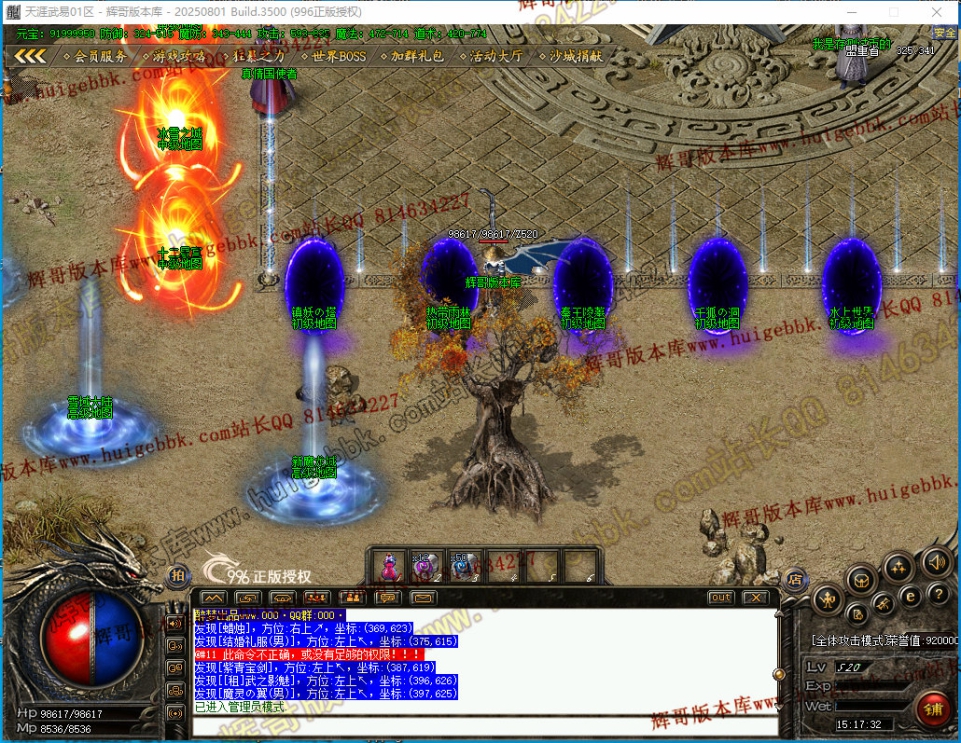Open the character status icon
Screen dimensions: 961x743
click(x=826, y=600)
